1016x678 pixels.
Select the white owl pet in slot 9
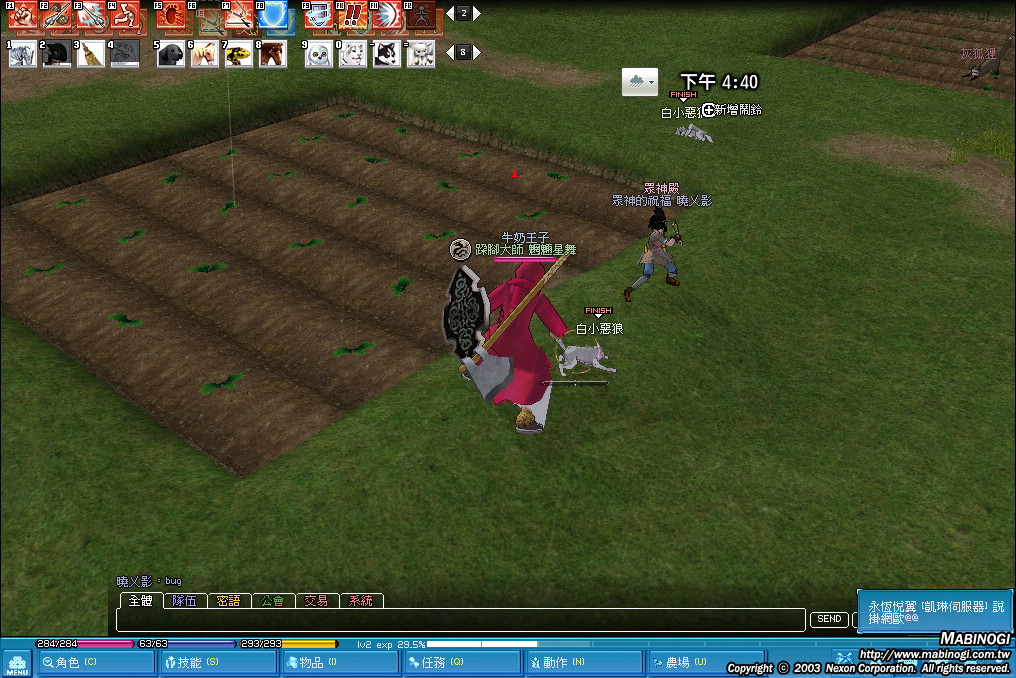[x=319, y=54]
